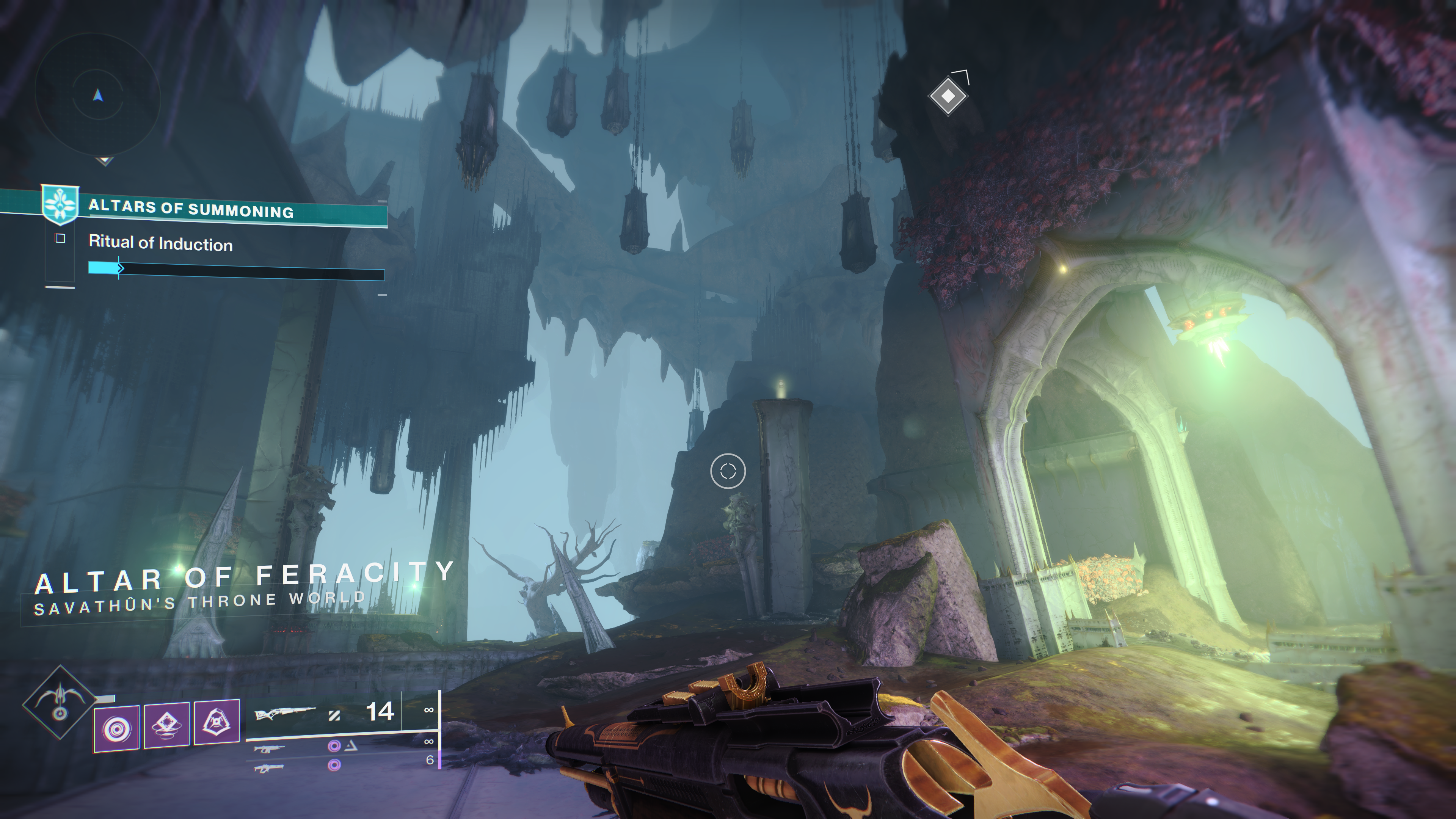
Task: Click the radar in the top-left corner
Action: click(98, 97)
